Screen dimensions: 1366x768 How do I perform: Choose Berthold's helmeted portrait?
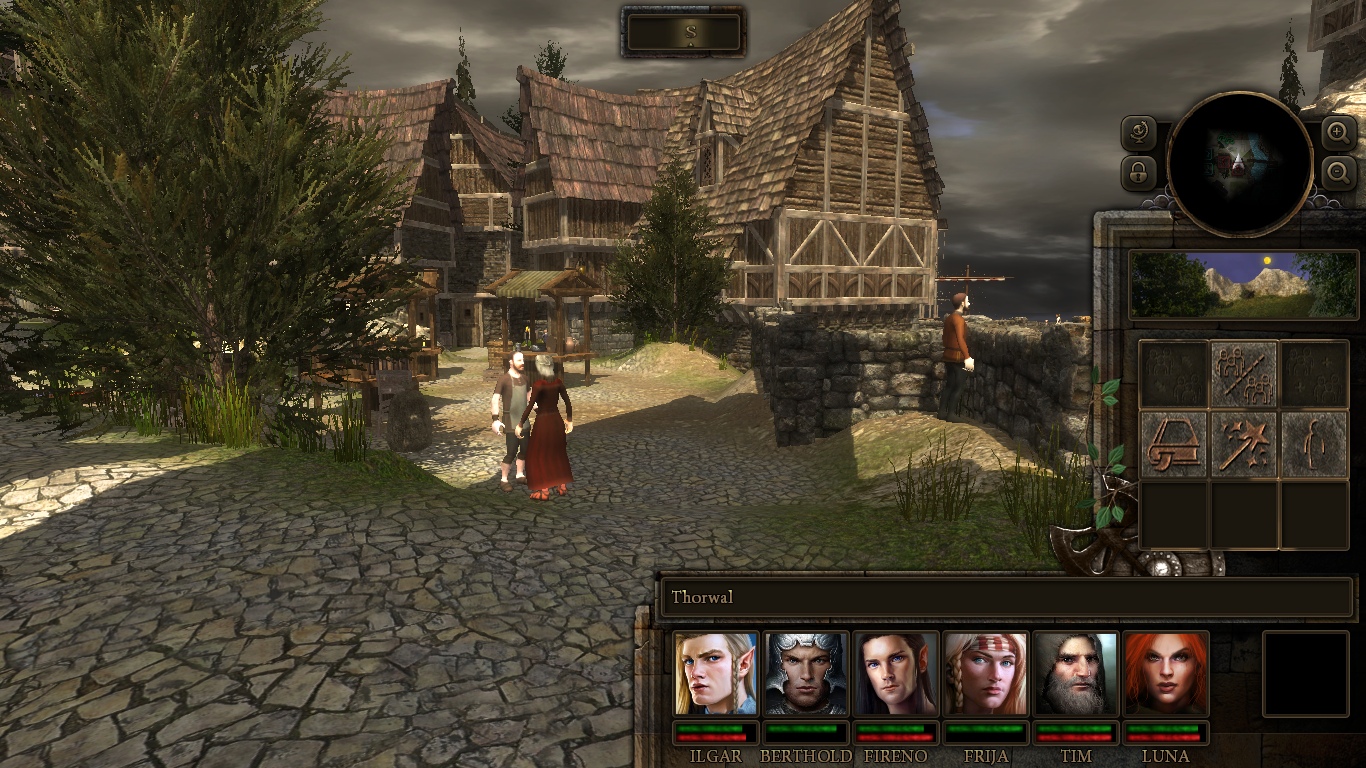(806, 673)
